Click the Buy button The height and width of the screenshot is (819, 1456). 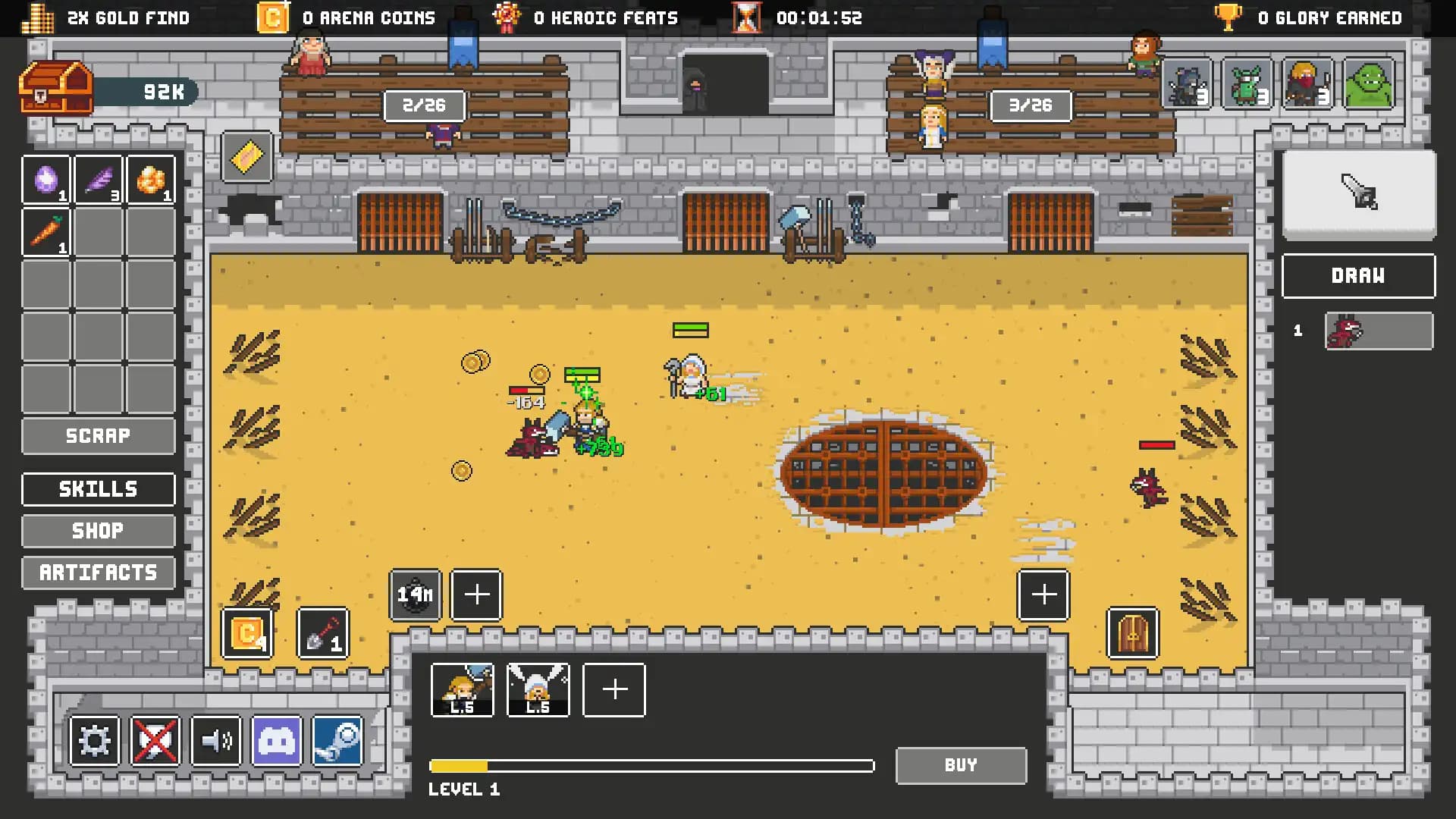pyautogui.click(x=960, y=765)
